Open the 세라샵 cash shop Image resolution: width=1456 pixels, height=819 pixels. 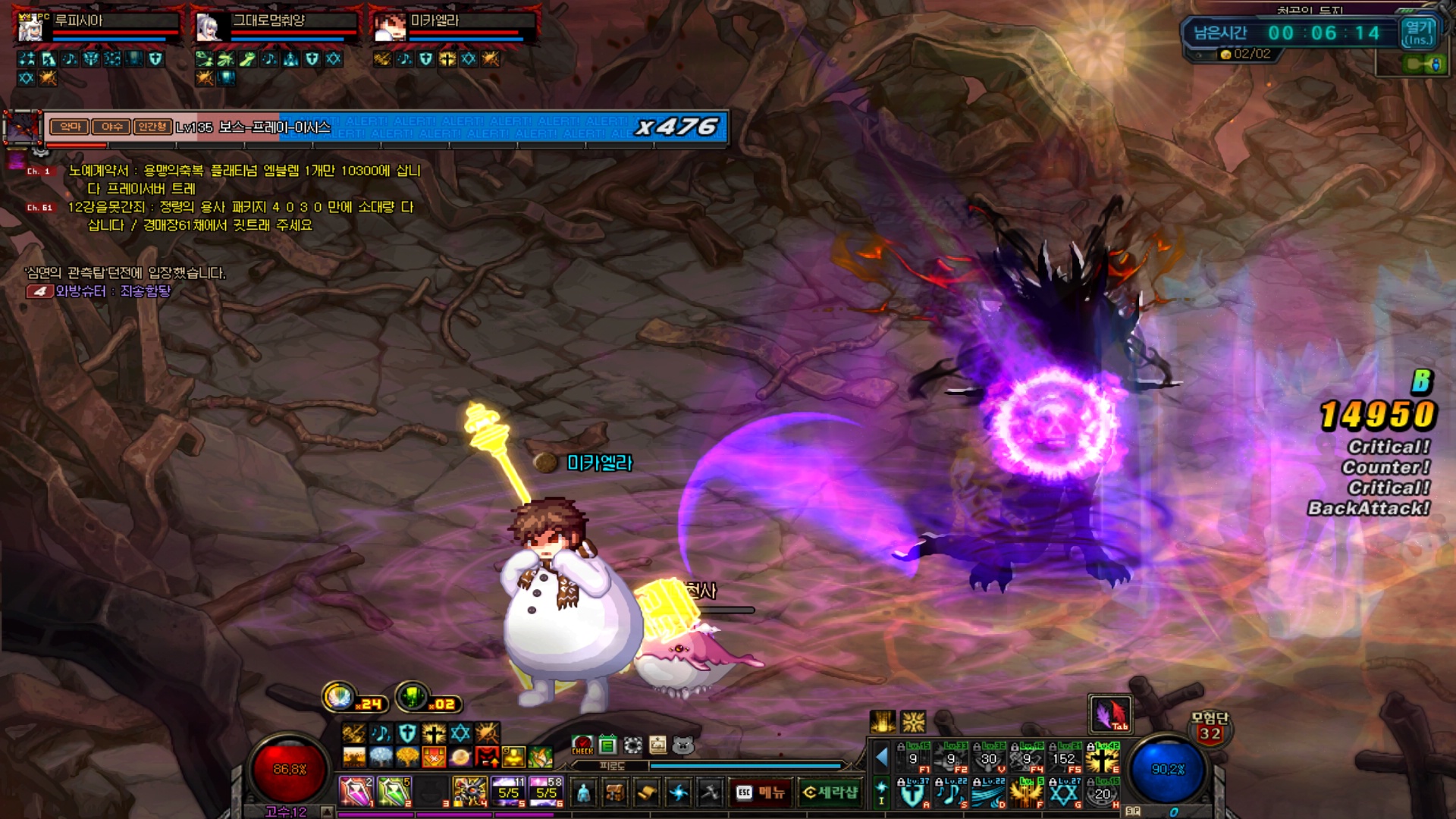[x=830, y=792]
